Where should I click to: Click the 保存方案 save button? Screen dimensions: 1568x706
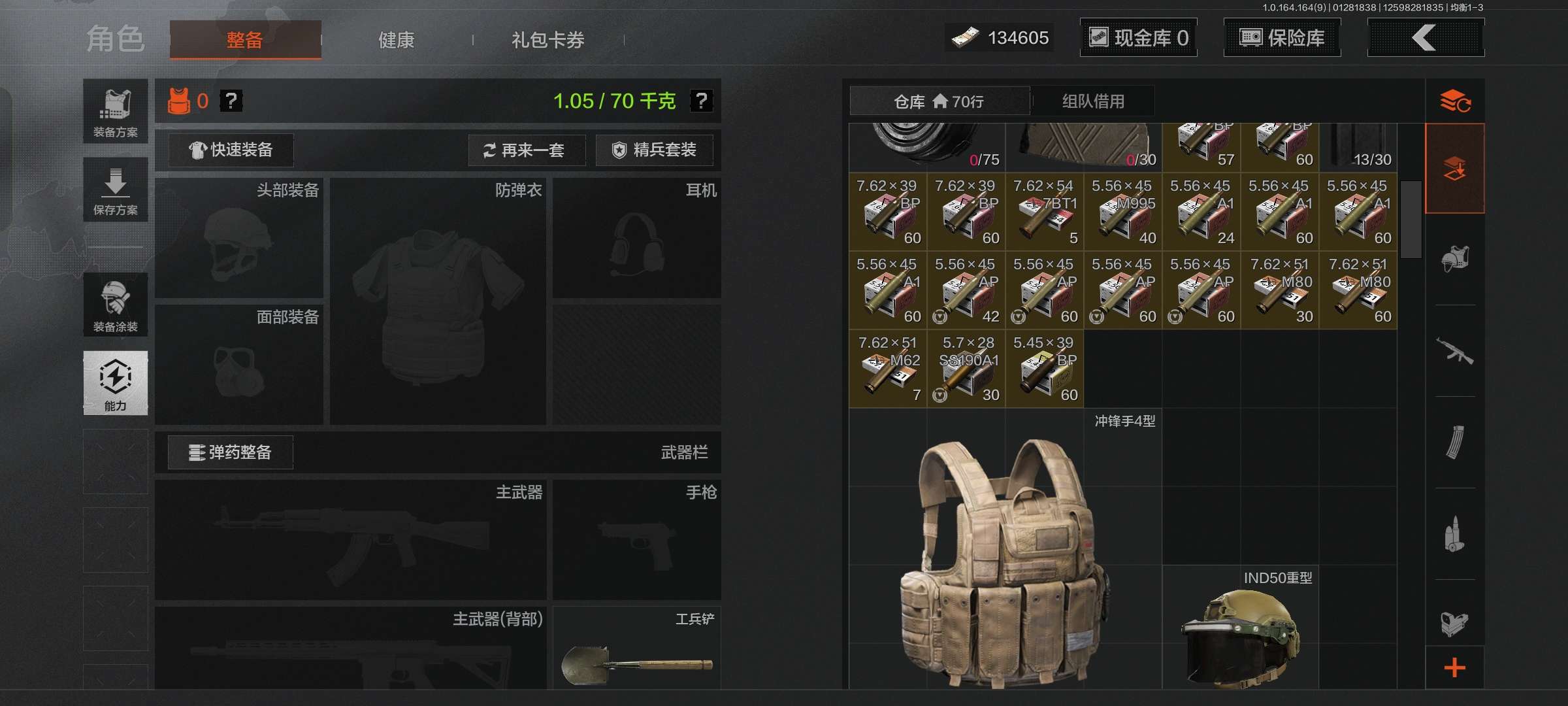[116, 190]
